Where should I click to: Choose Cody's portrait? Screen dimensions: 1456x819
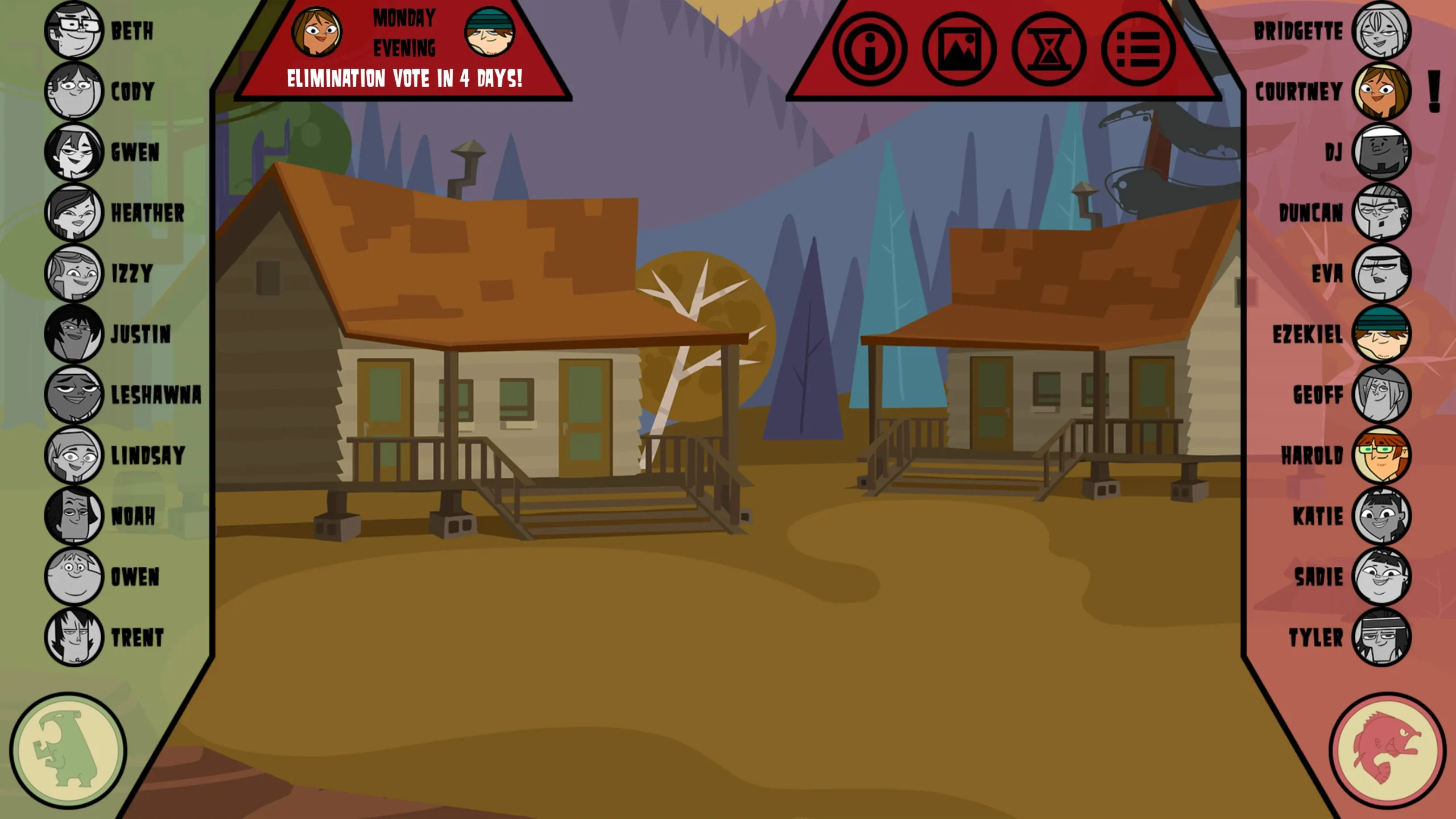[74, 91]
